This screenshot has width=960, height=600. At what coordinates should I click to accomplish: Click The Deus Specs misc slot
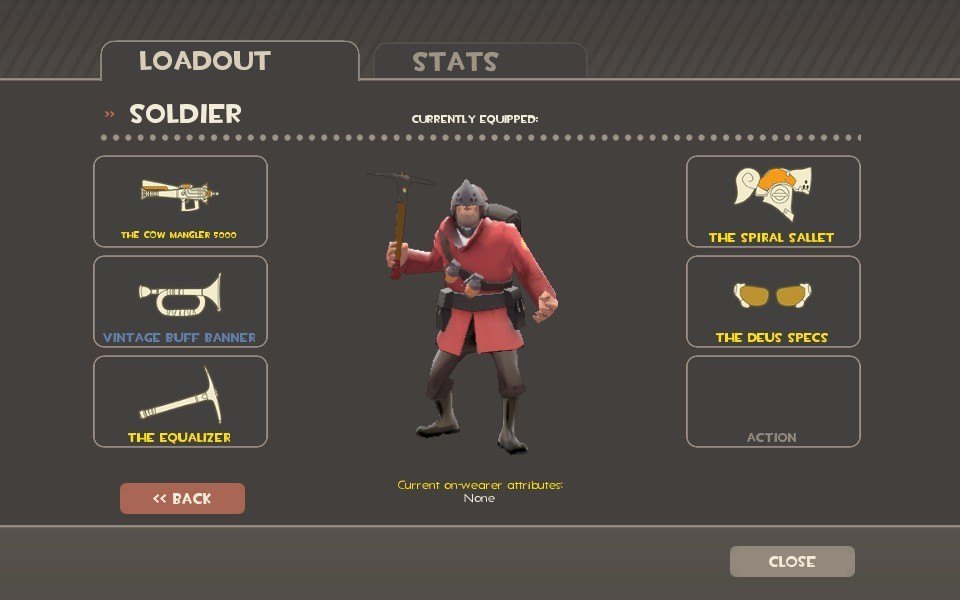[x=772, y=301]
